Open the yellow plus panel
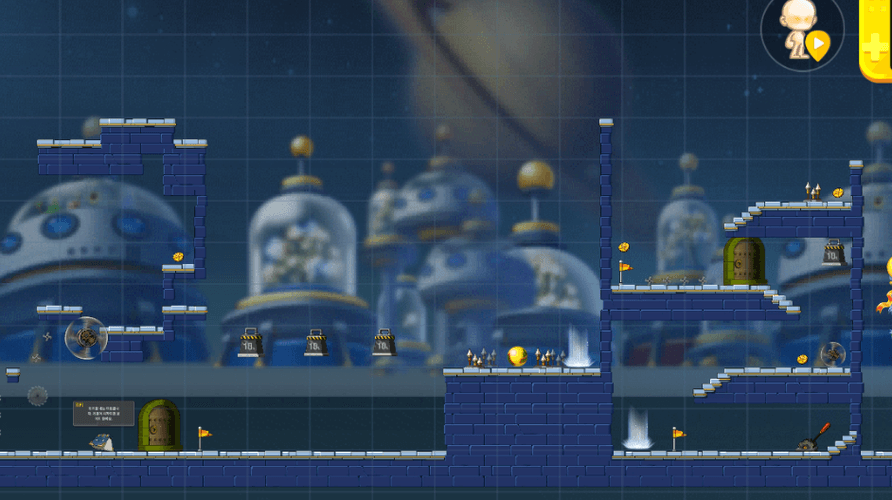Screen dimensions: 892x500 click(877, 40)
